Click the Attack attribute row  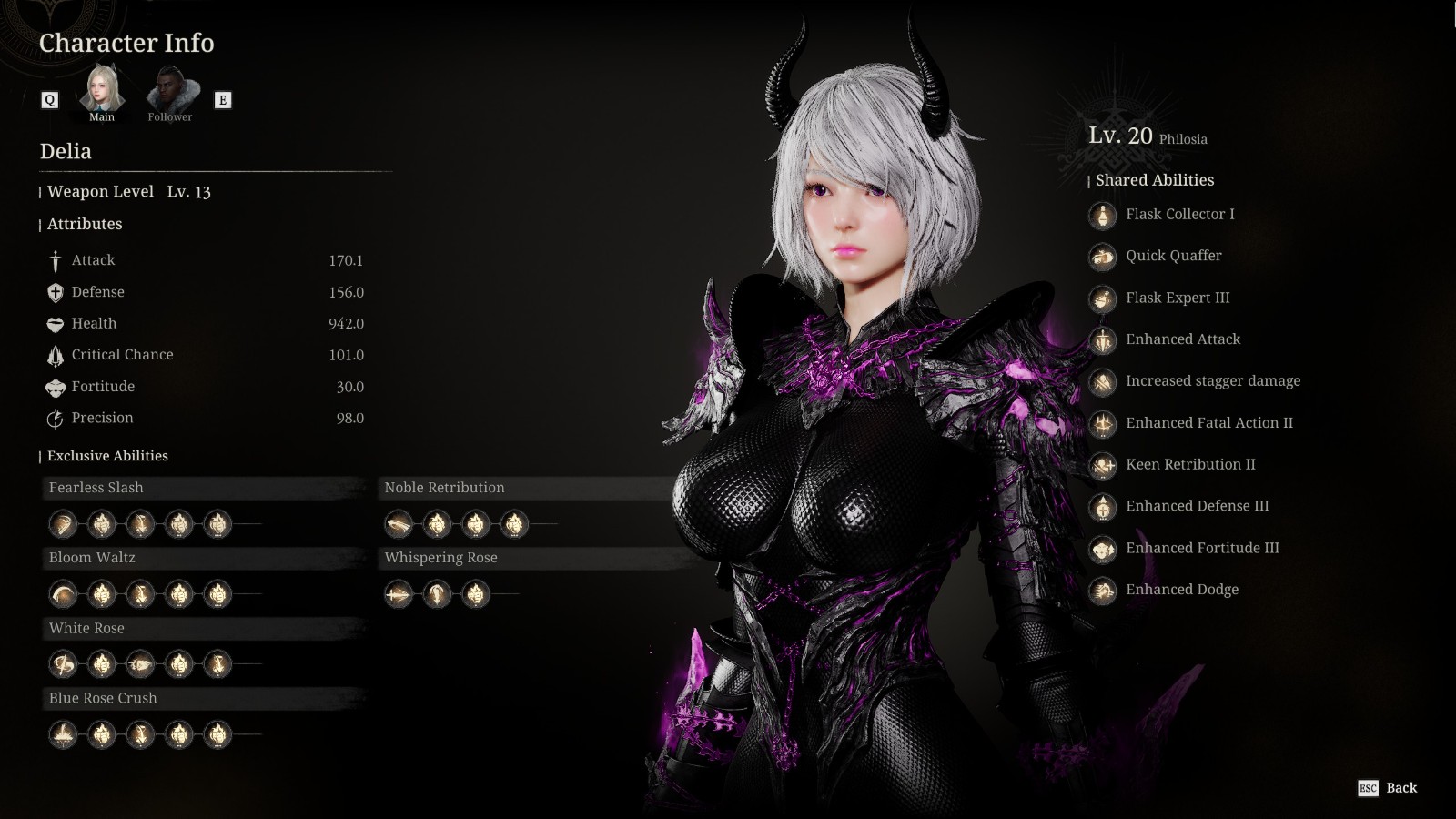tap(205, 261)
